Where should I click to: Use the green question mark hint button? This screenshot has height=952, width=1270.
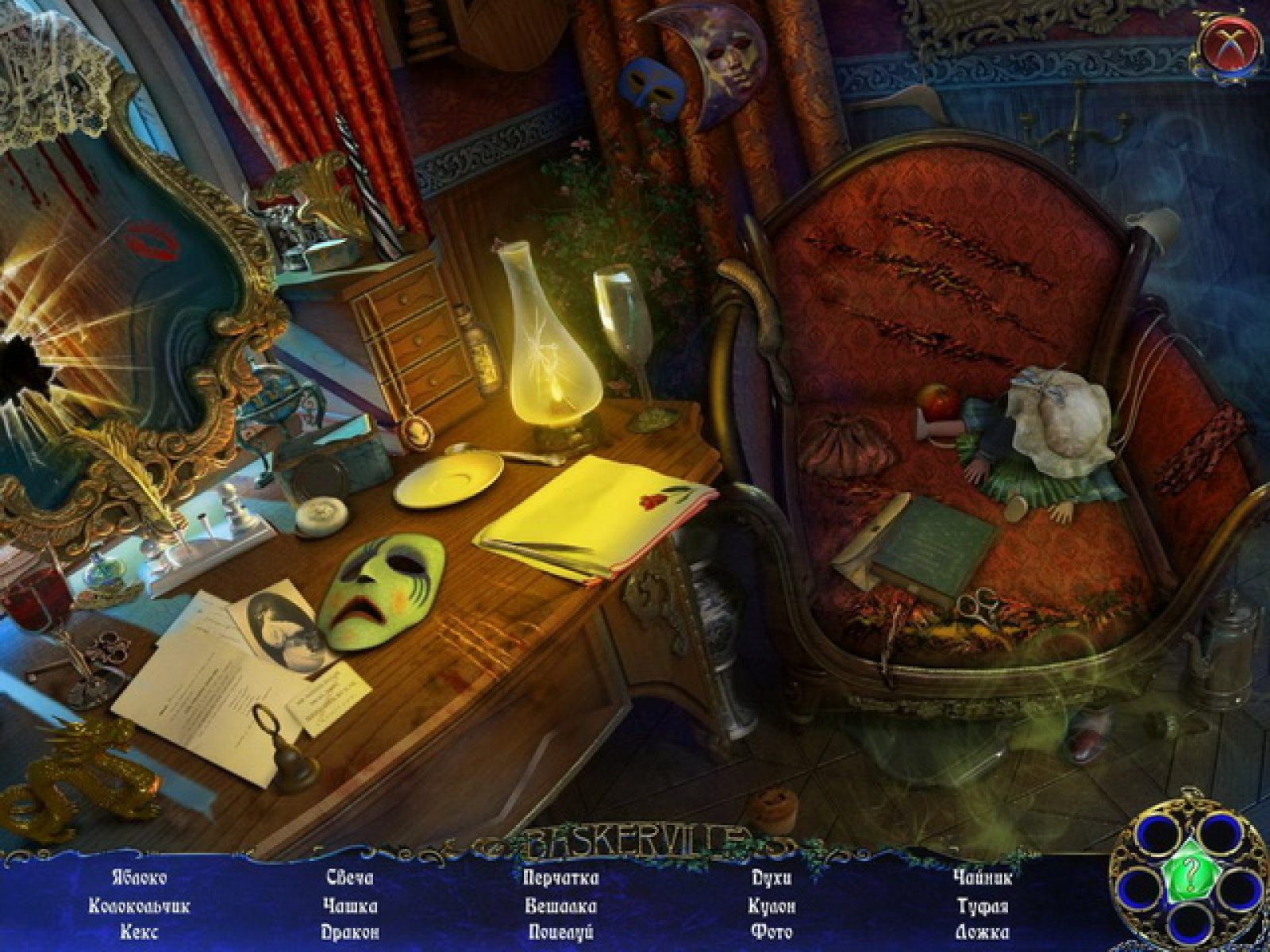[x=1187, y=876]
